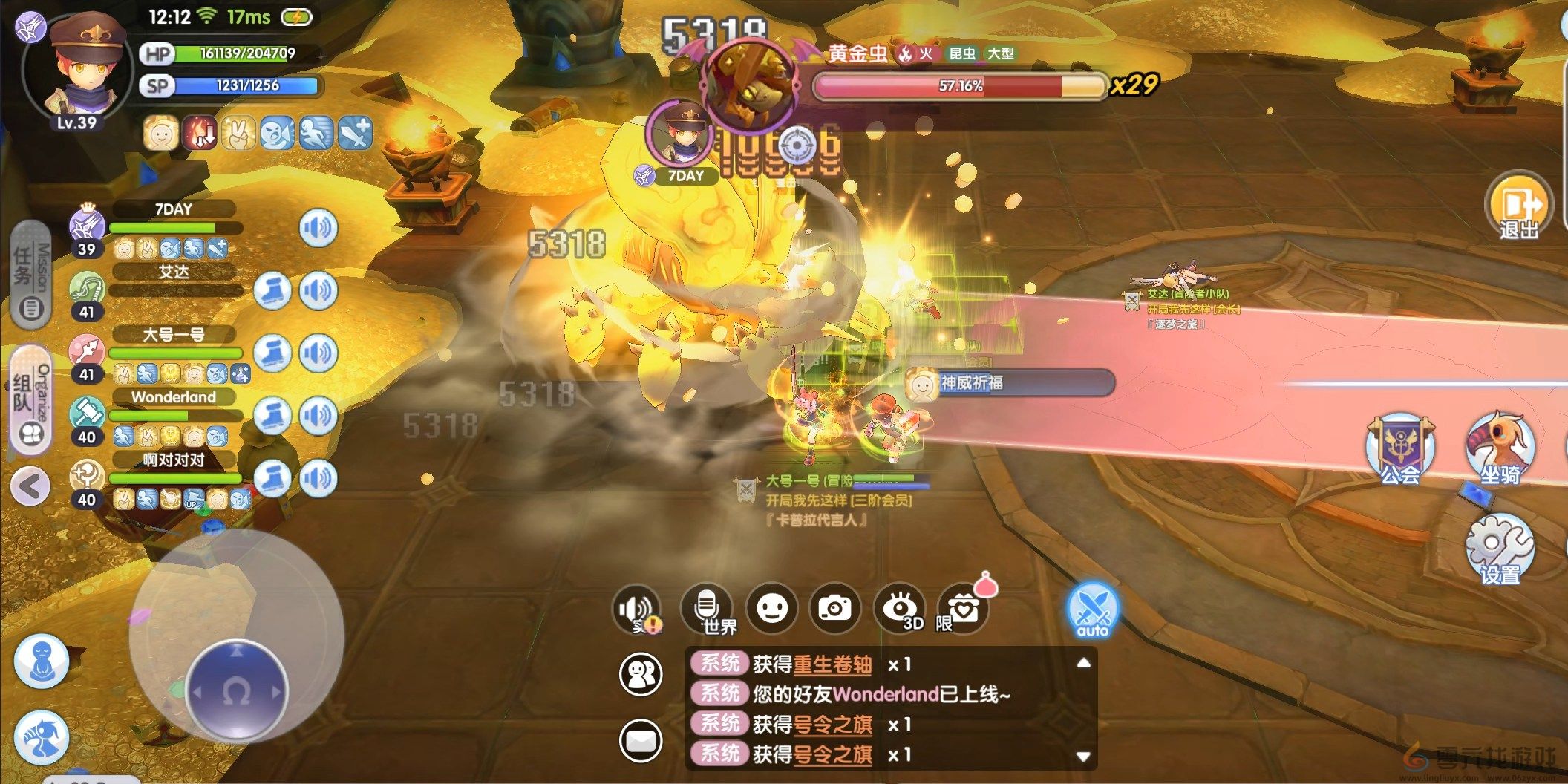The width and height of the screenshot is (1568, 784).
Task: Select party member 艾达 row
Action: click(174, 282)
